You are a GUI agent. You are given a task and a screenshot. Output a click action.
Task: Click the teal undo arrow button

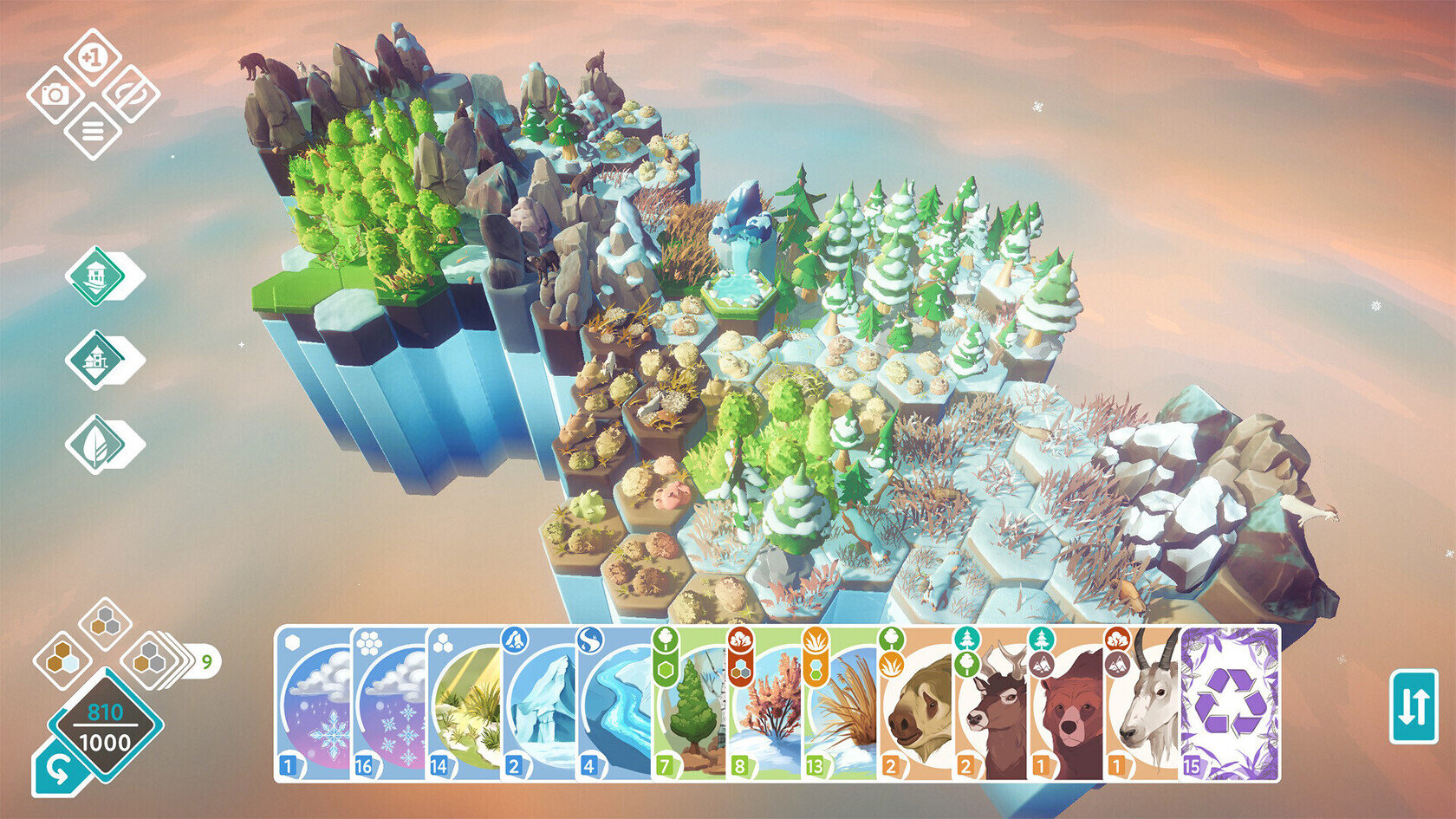click(57, 771)
